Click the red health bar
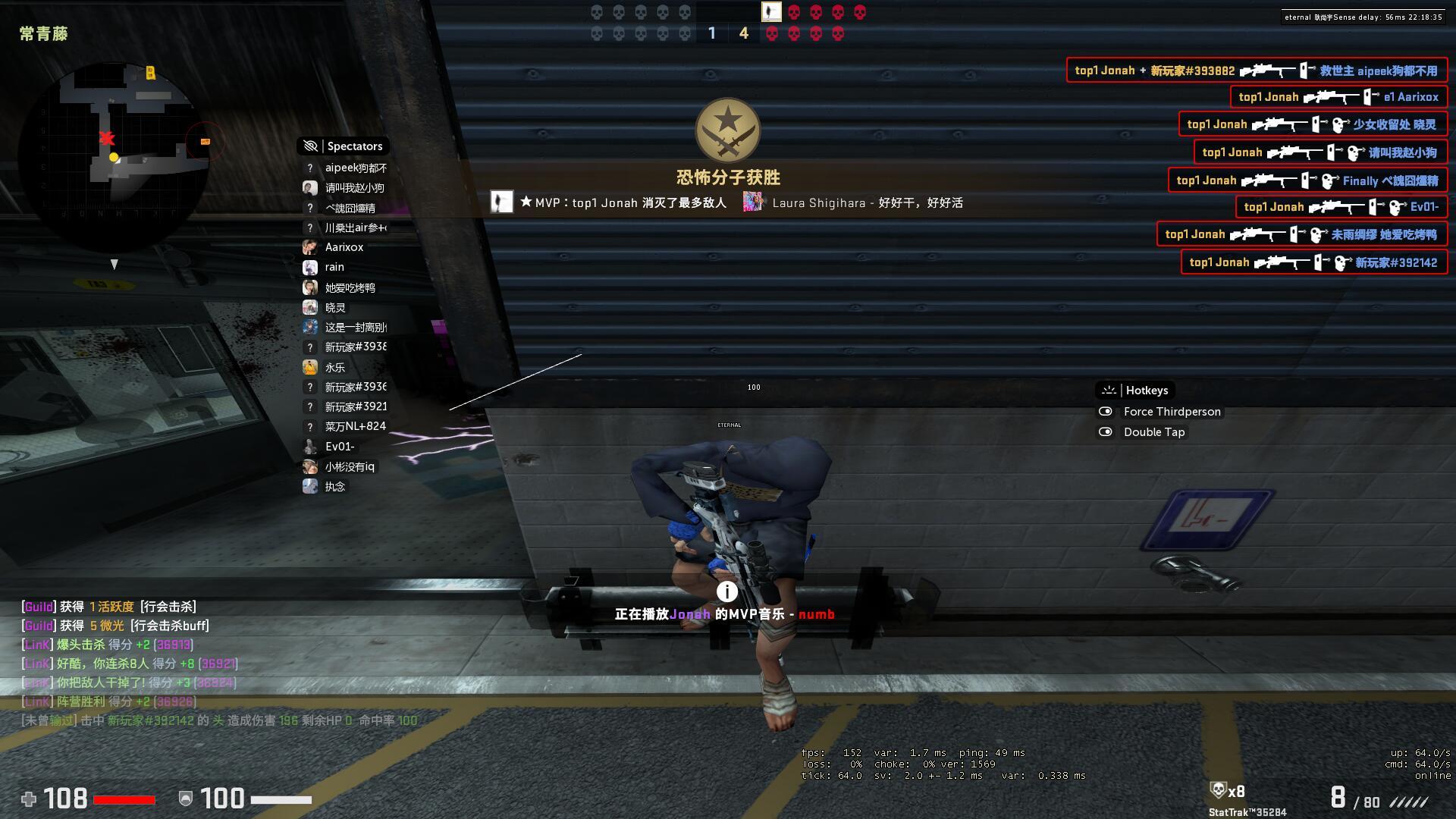Viewport: 1456px width, 819px height. click(125, 799)
